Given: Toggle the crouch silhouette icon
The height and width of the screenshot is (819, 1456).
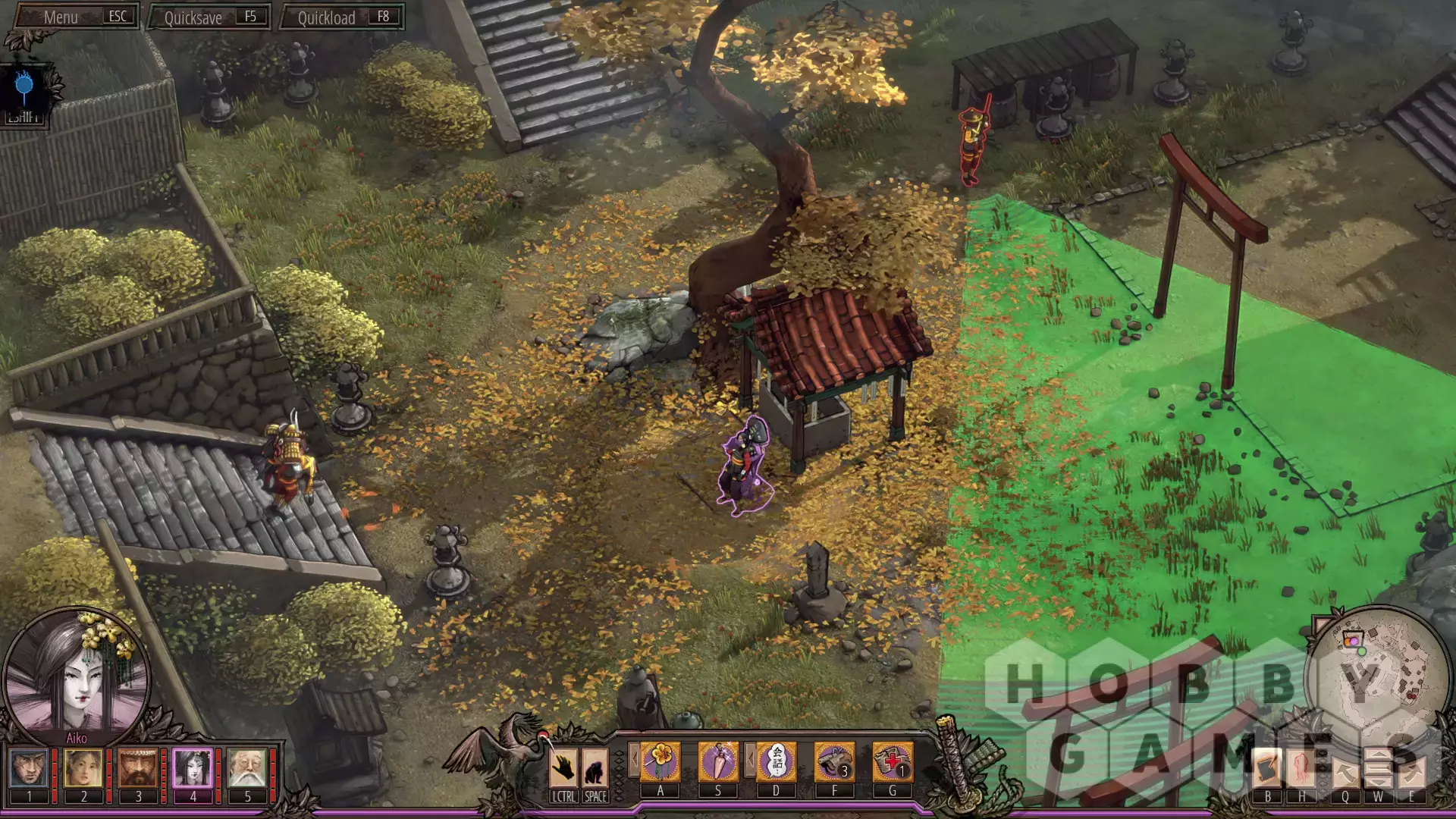Looking at the screenshot, I should click(595, 767).
